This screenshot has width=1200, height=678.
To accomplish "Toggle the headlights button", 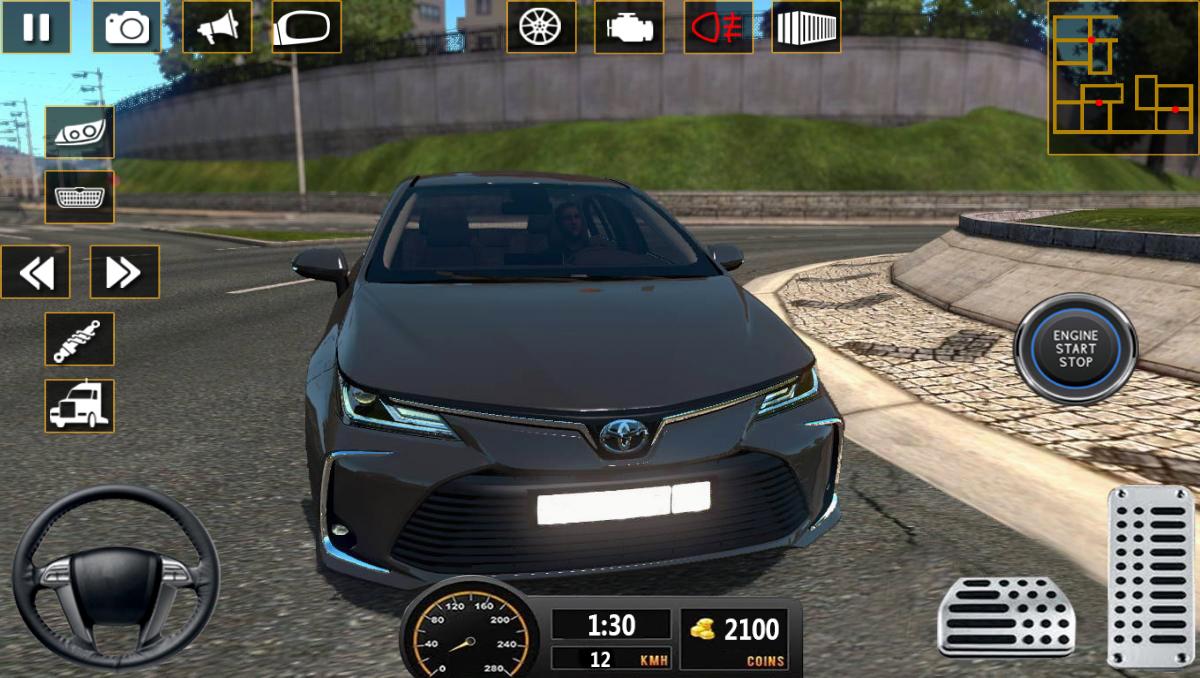I will (79, 132).
